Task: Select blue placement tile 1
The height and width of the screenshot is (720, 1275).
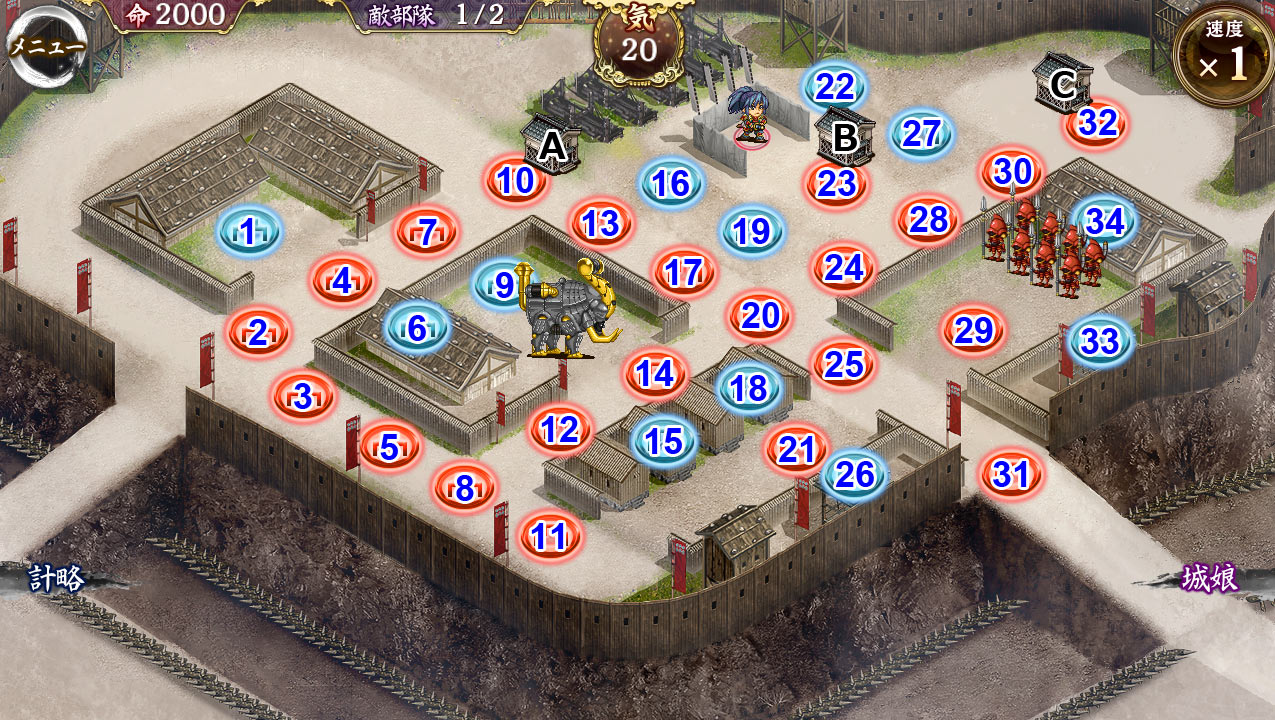Action: pyautogui.click(x=248, y=233)
